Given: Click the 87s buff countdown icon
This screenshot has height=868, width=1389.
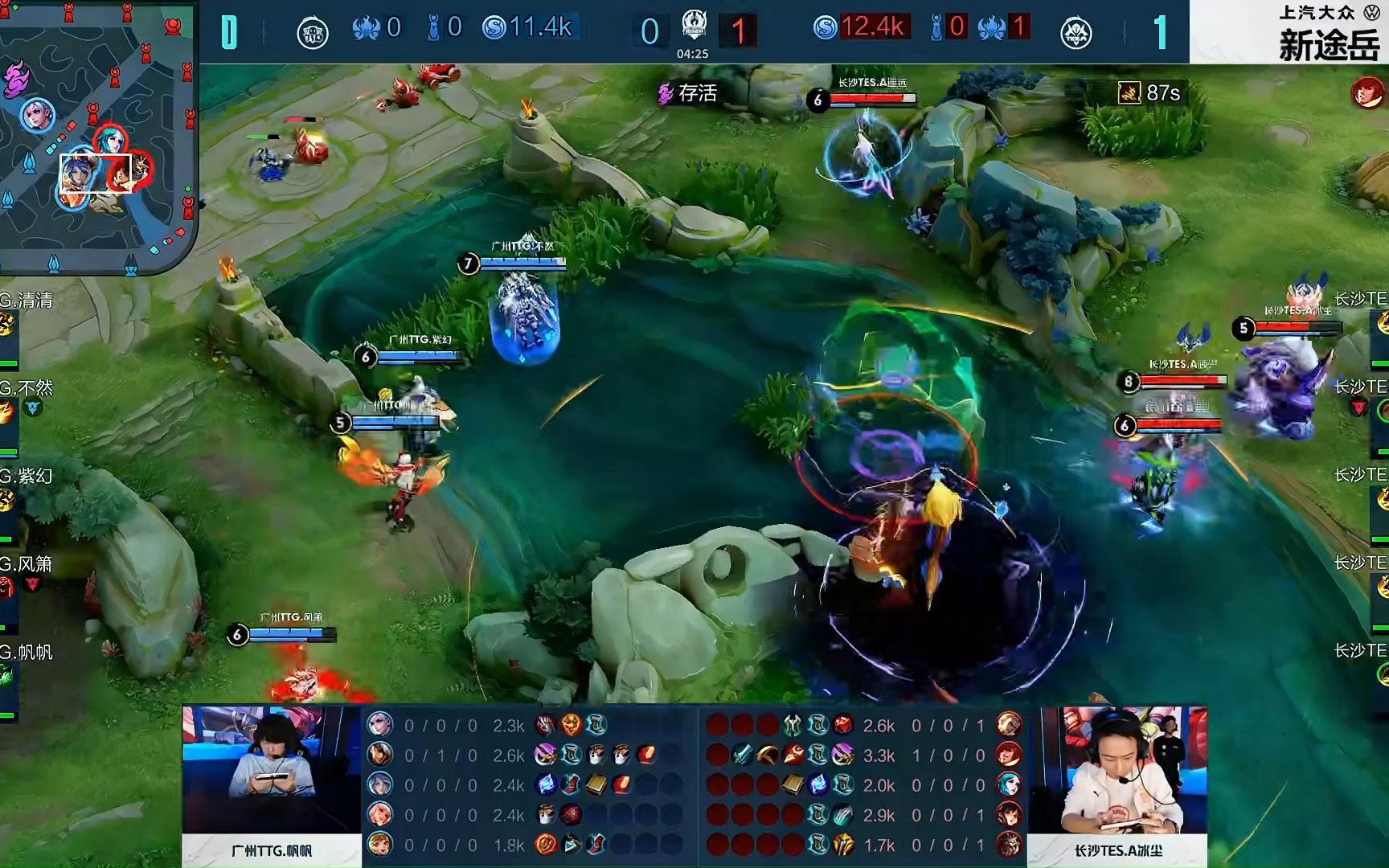Looking at the screenshot, I should [x=1130, y=93].
